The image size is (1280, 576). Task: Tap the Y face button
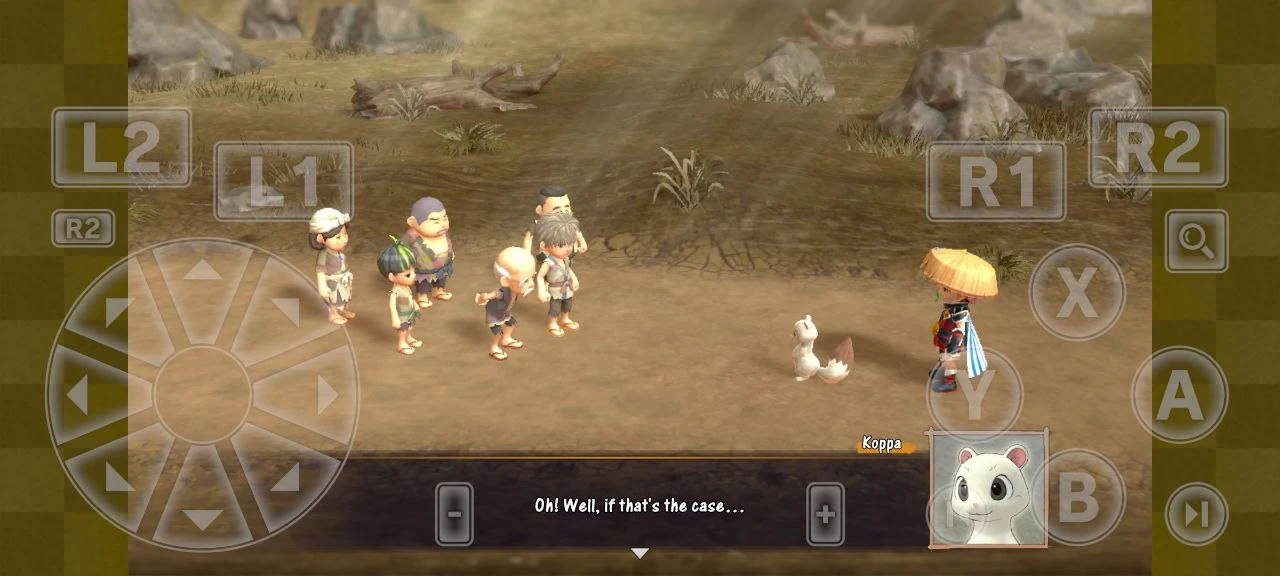[x=974, y=396]
